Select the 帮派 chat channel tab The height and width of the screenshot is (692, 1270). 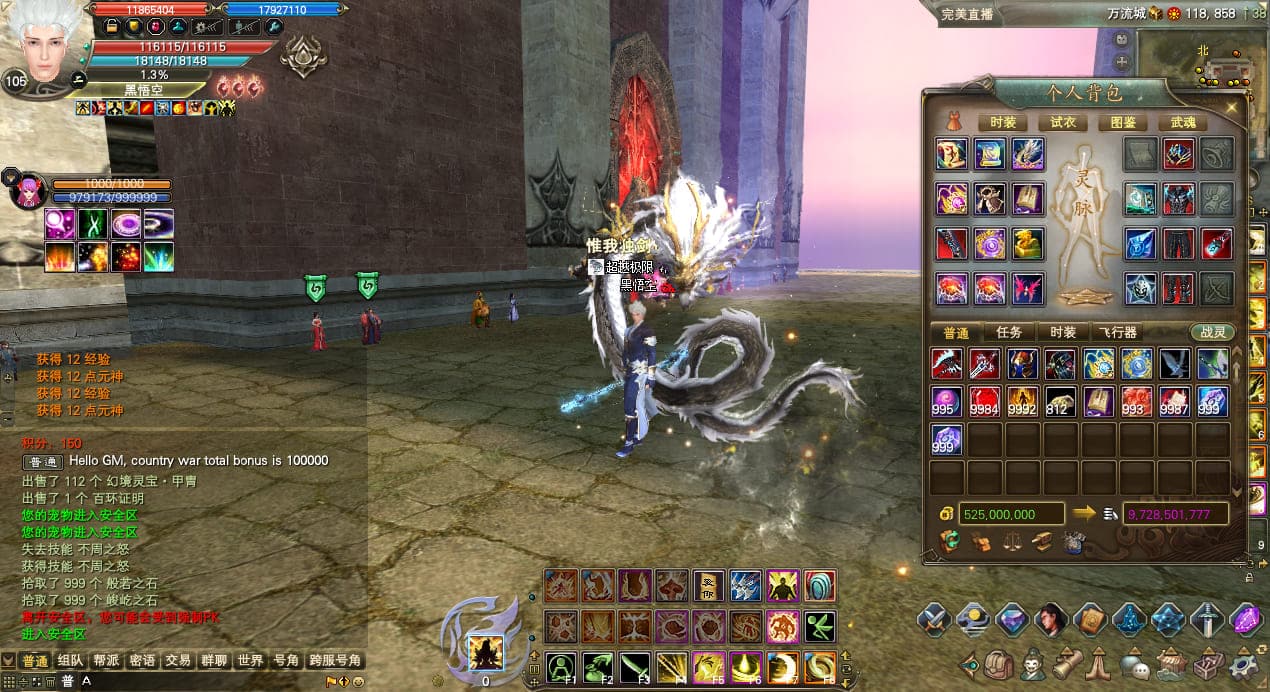point(107,661)
